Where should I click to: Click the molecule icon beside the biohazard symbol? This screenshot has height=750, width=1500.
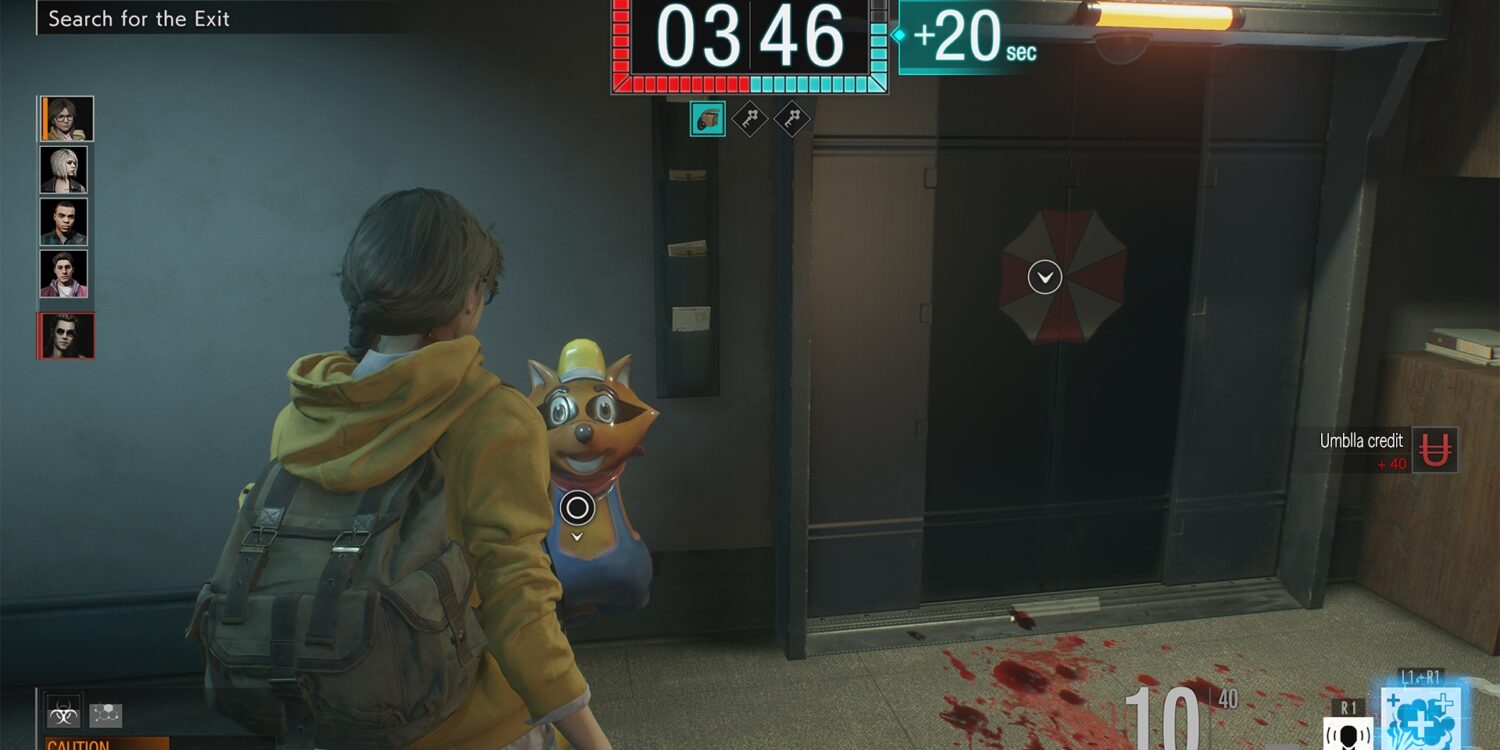[x=105, y=714]
